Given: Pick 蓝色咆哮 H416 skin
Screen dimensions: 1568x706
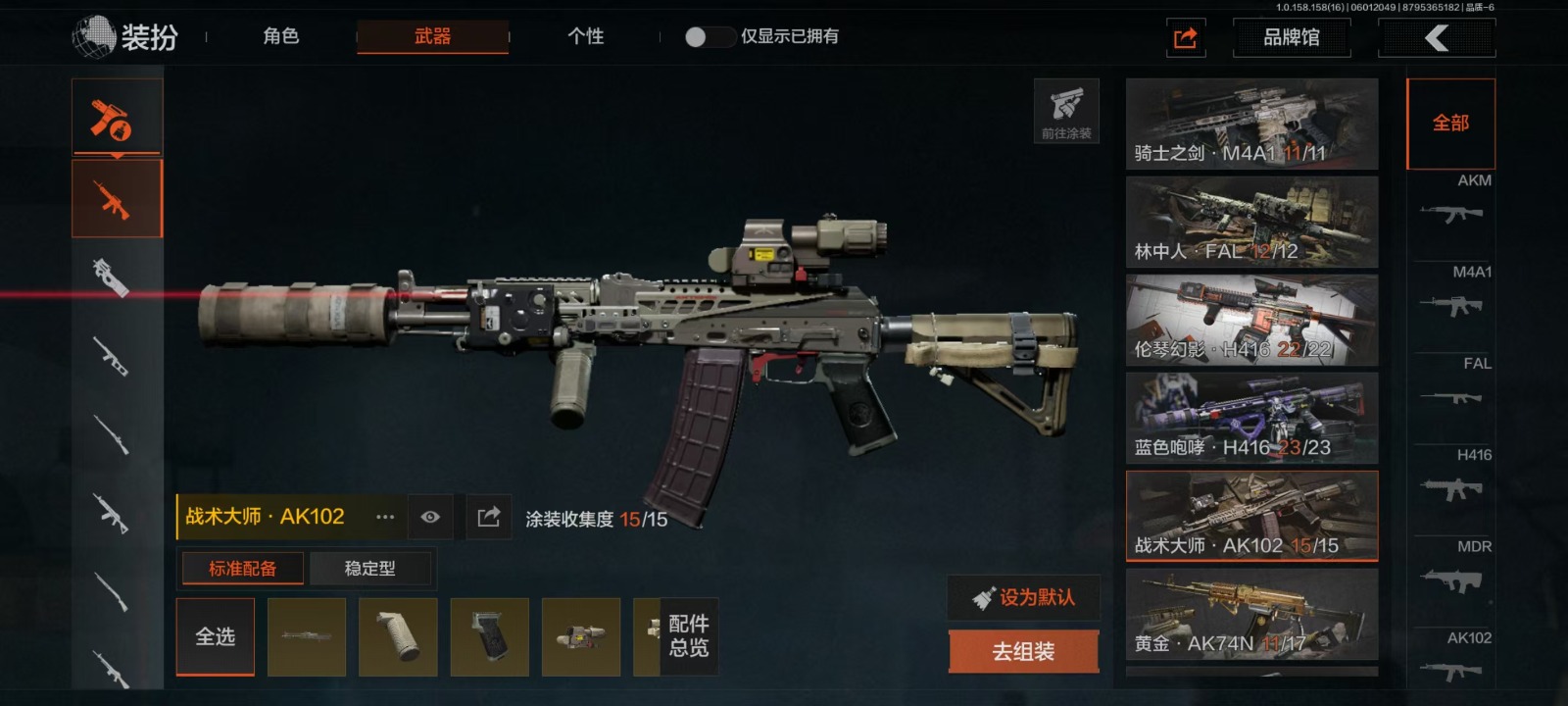Looking at the screenshot, I should pyautogui.click(x=1251, y=419).
